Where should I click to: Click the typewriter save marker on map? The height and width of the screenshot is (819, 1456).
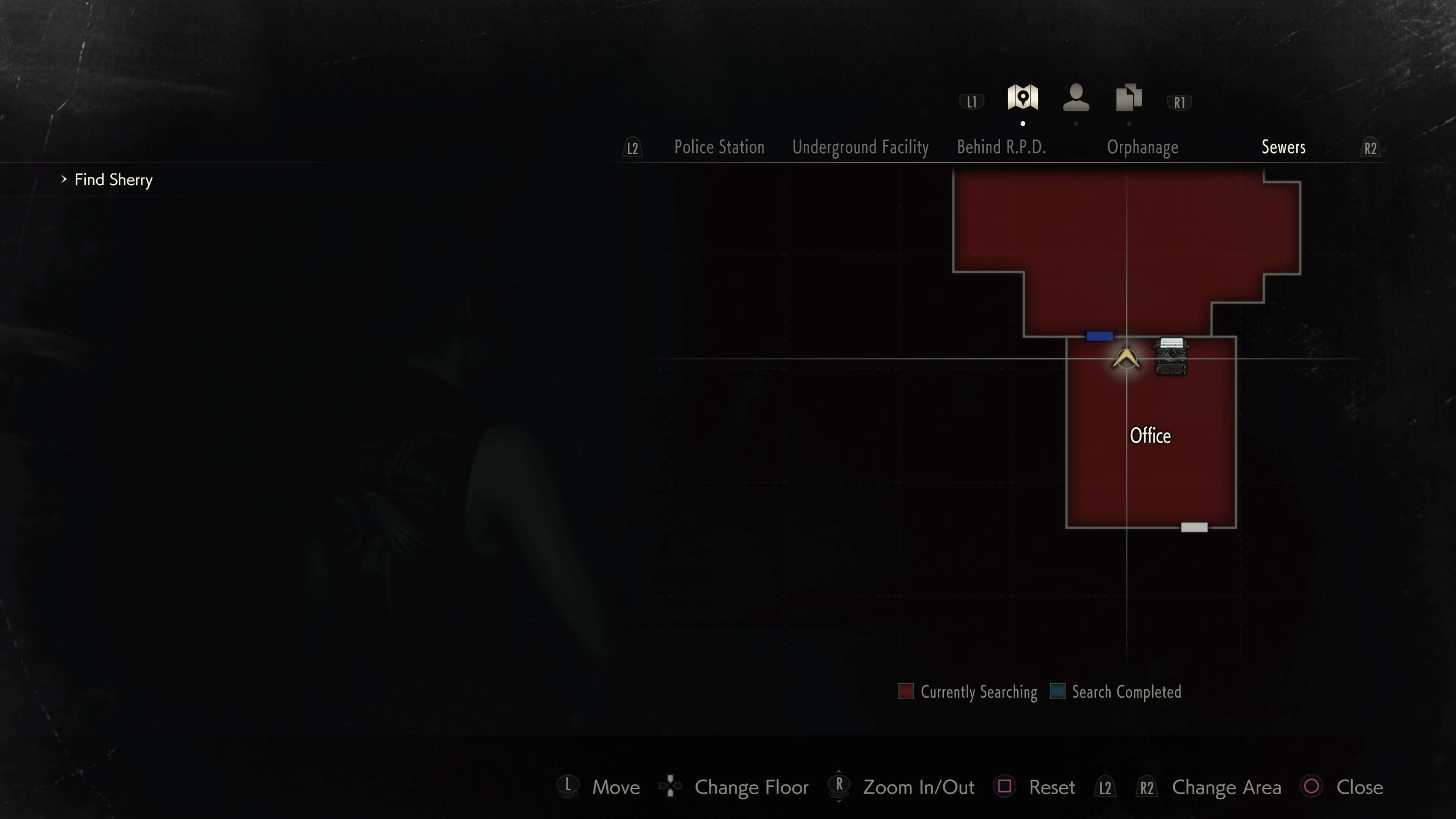pos(1170,356)
